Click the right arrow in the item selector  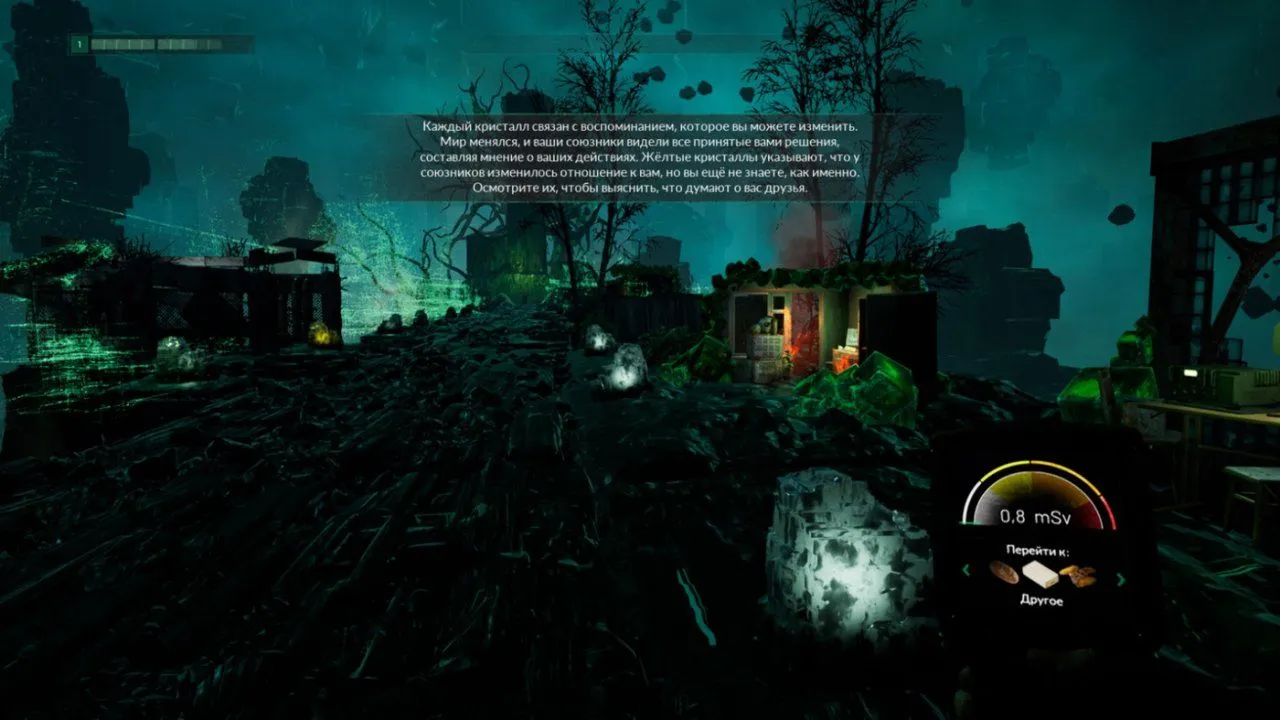(x=1120, y=577)
